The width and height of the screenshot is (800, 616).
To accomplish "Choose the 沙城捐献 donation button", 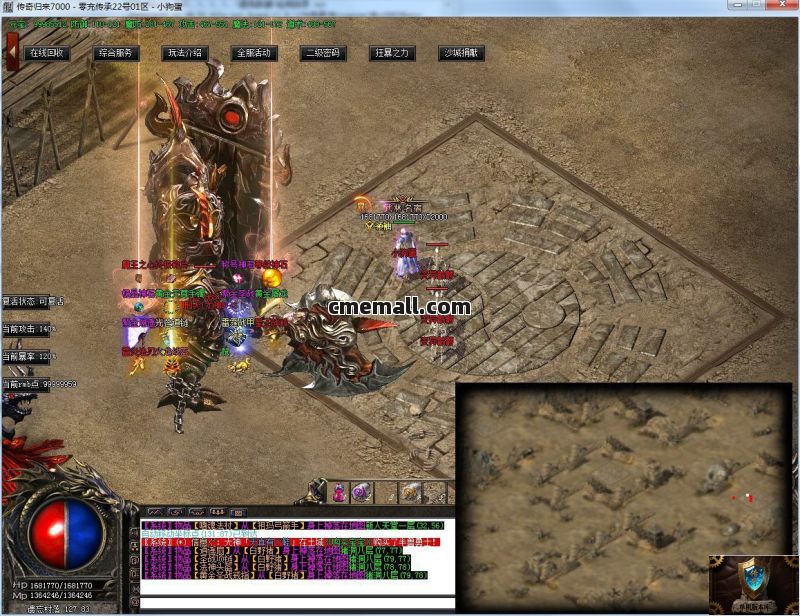I will 461,53.
